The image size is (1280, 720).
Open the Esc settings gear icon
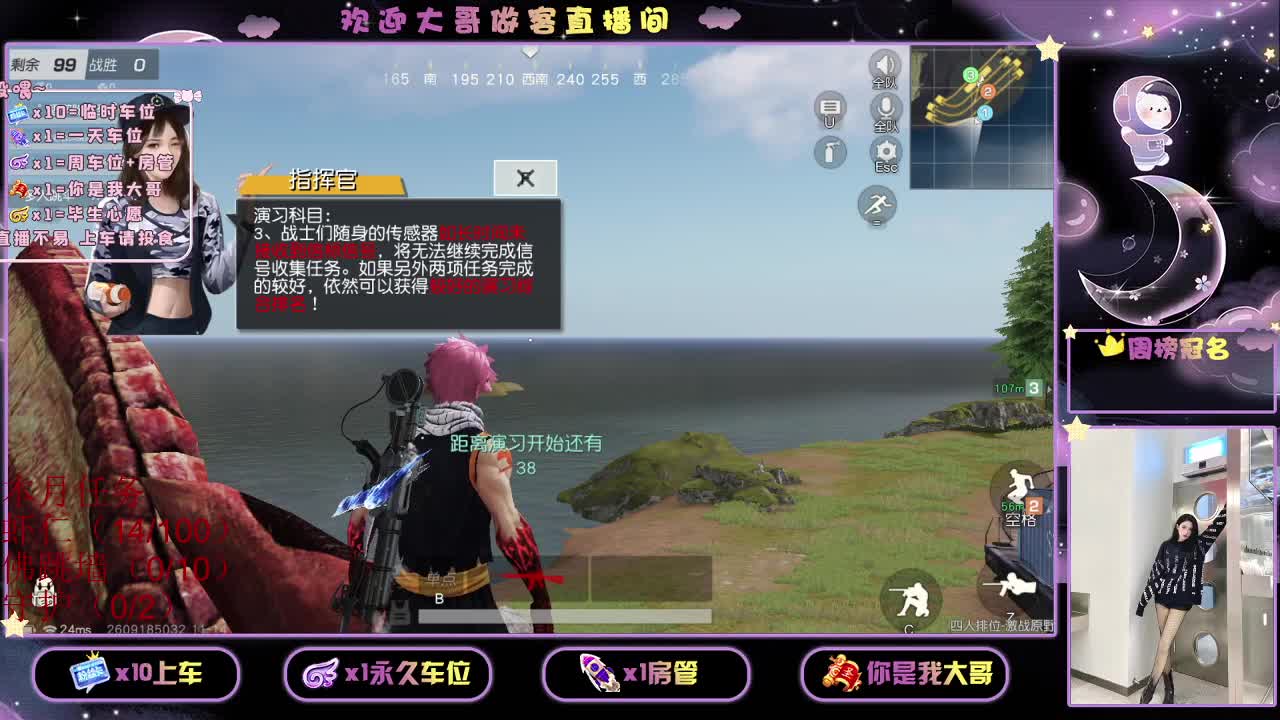tap(884, 150)
